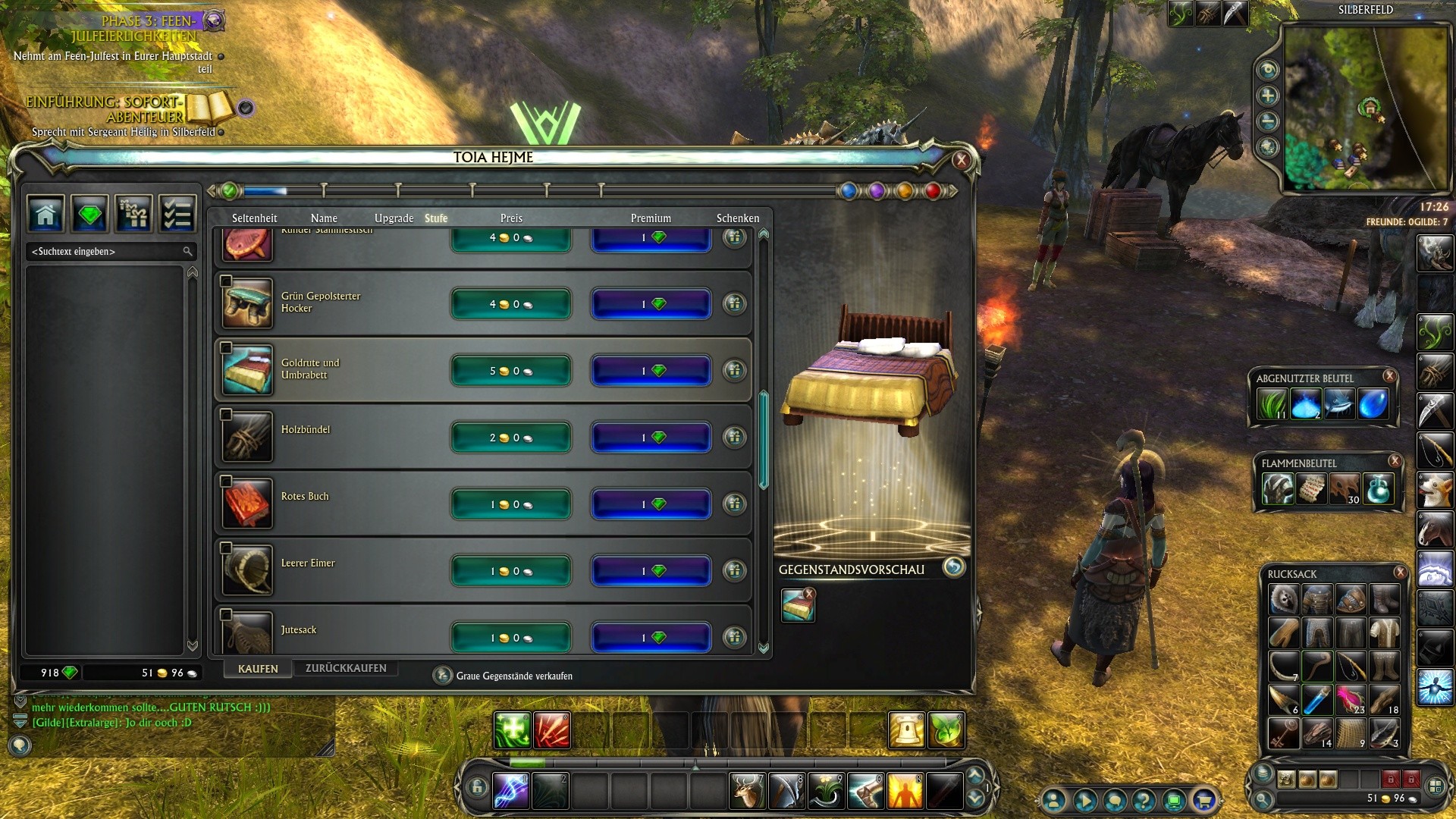This screenshot has width=1456, height=819.
Task: Click the search text input field
Action: [x=106, y=251]
